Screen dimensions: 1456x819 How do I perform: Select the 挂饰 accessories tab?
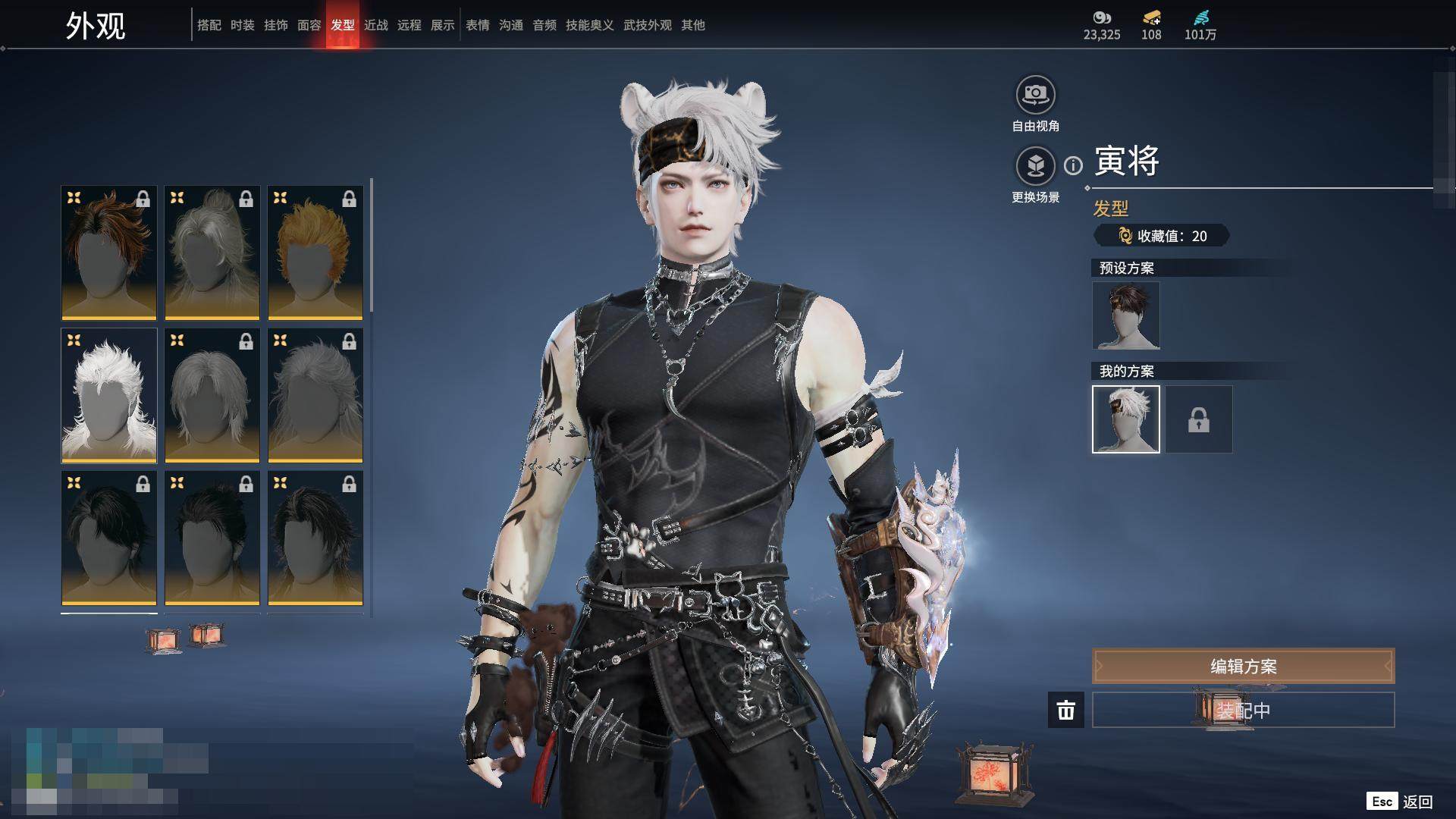276,25
